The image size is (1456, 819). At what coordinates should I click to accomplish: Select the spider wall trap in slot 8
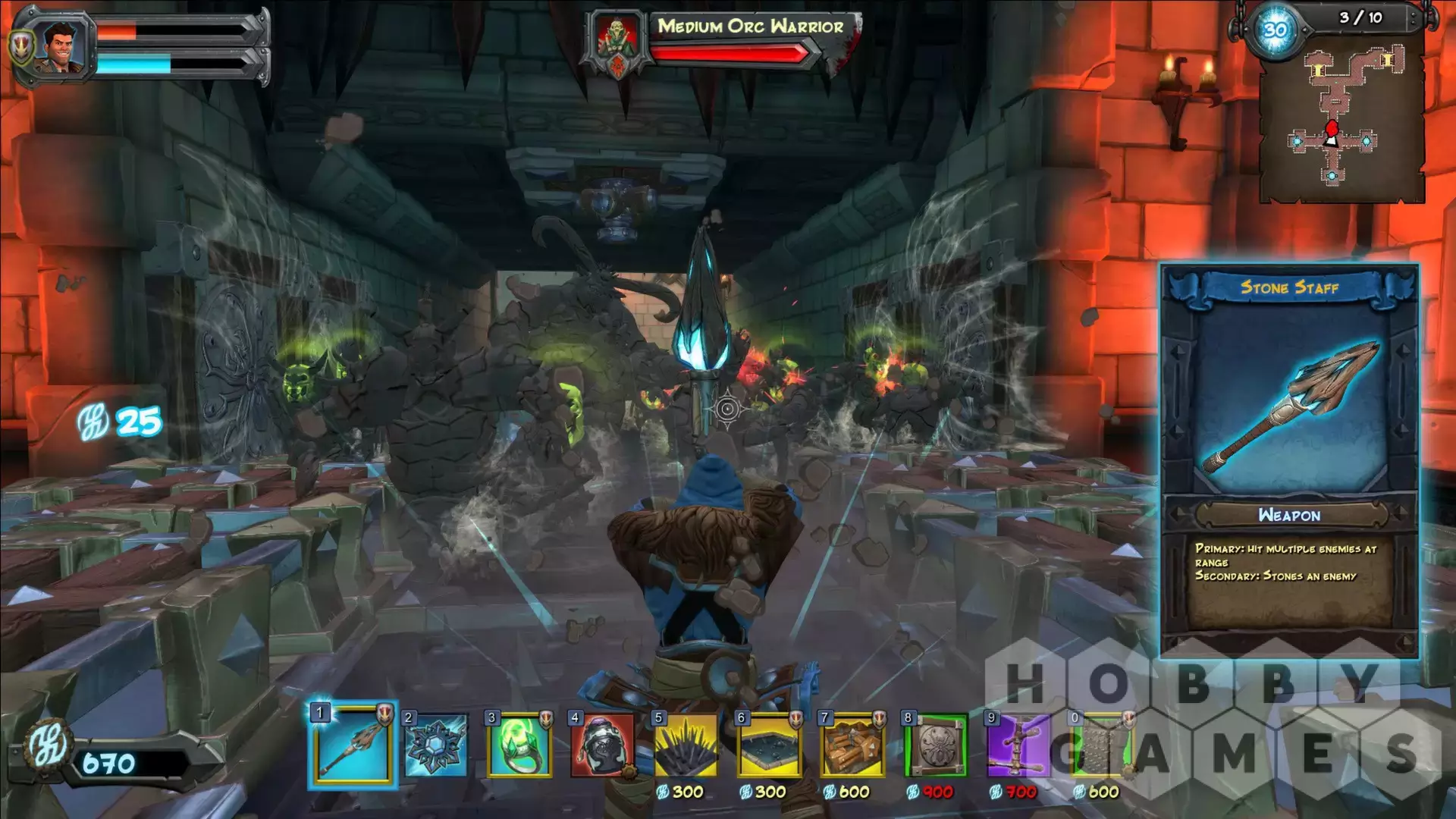[937, 745]
